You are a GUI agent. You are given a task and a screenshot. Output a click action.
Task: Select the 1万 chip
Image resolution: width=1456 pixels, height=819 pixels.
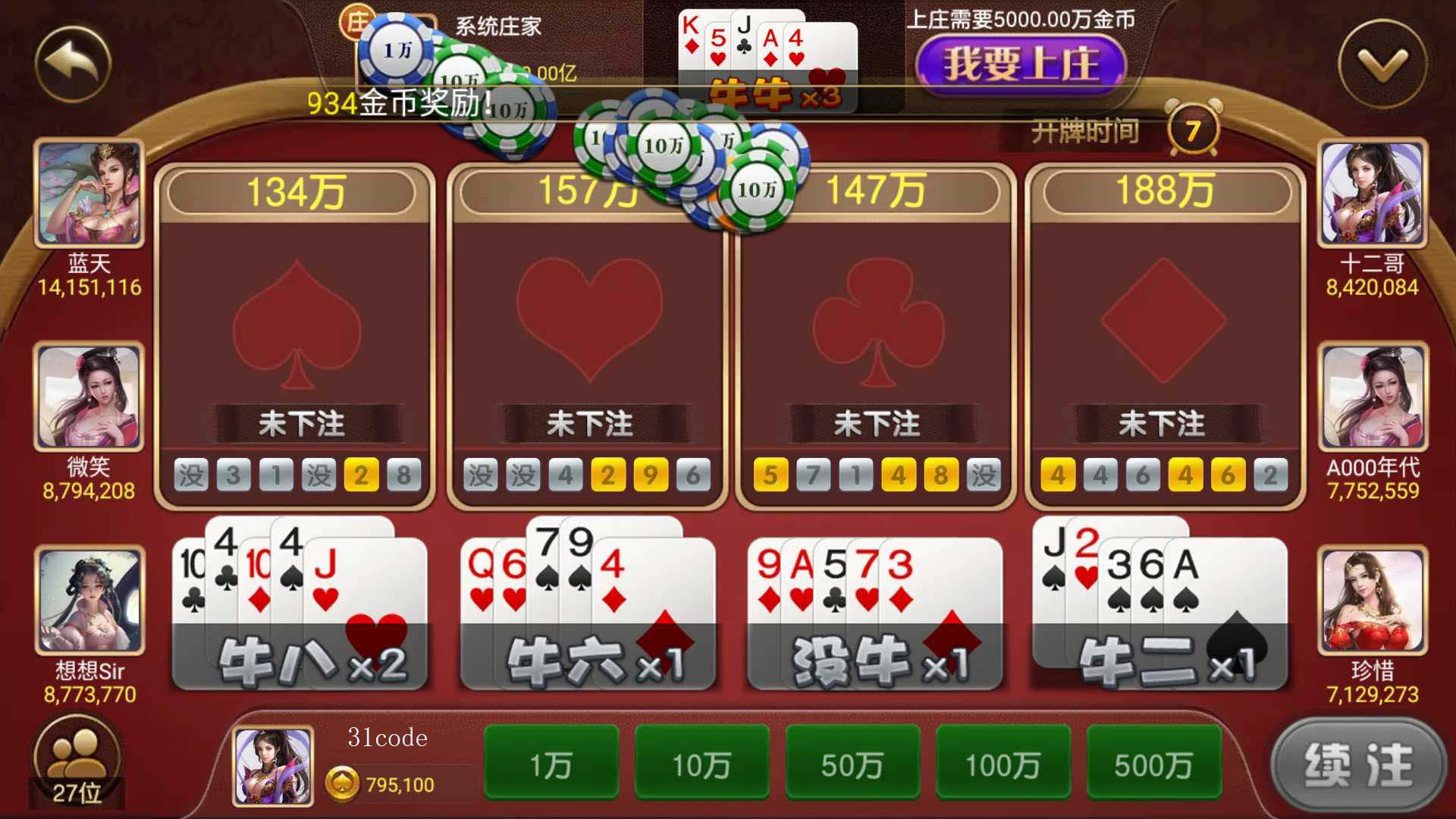tap(551, 764)
